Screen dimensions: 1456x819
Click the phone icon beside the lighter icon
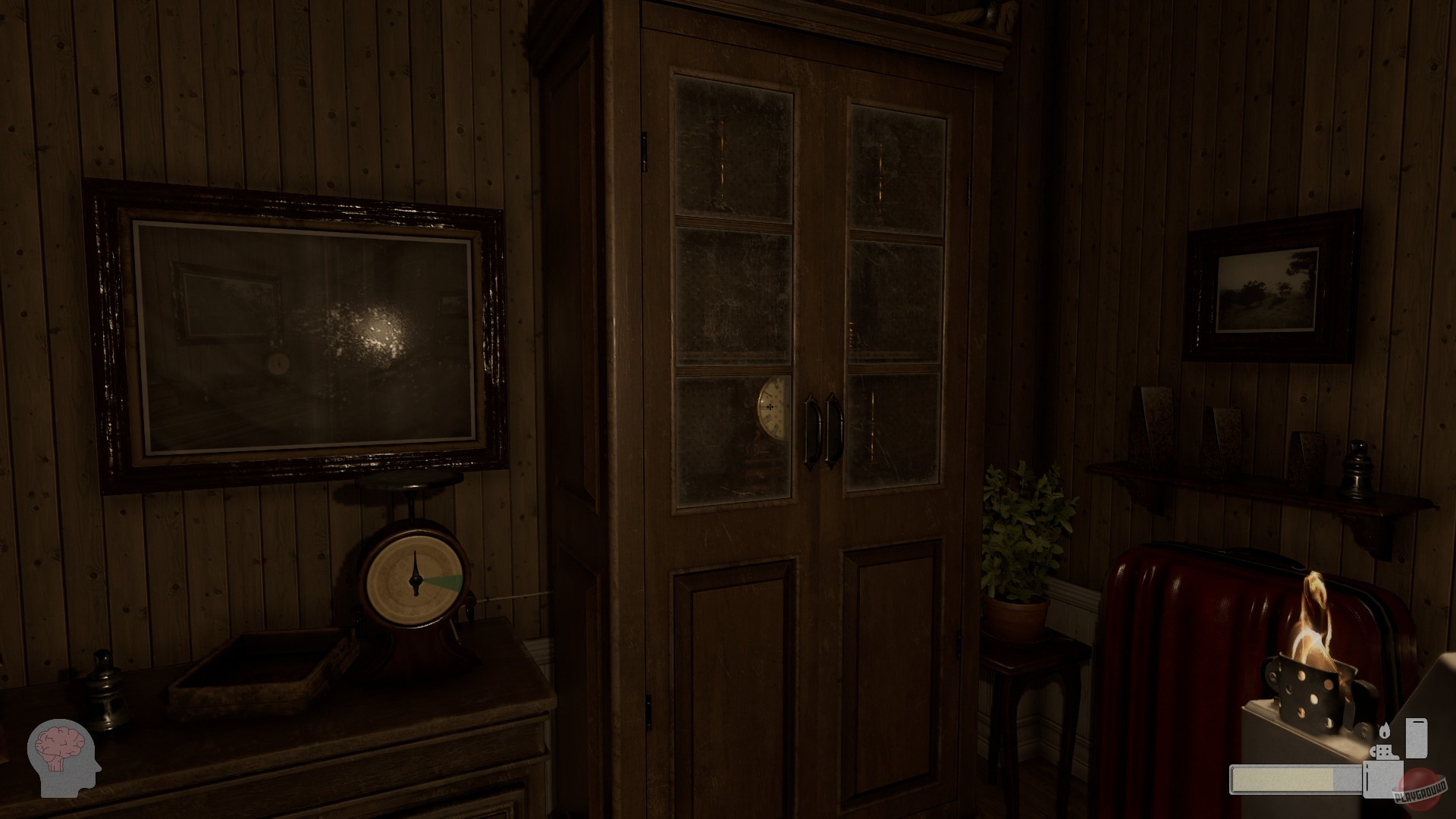pos(1417,739)
